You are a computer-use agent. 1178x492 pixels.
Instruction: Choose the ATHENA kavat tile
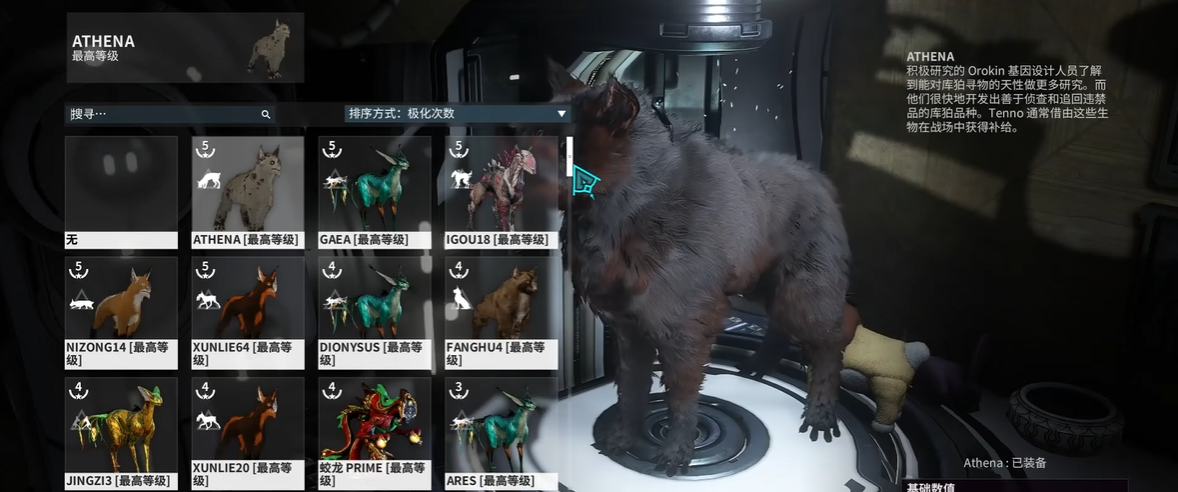click(248, 192)
